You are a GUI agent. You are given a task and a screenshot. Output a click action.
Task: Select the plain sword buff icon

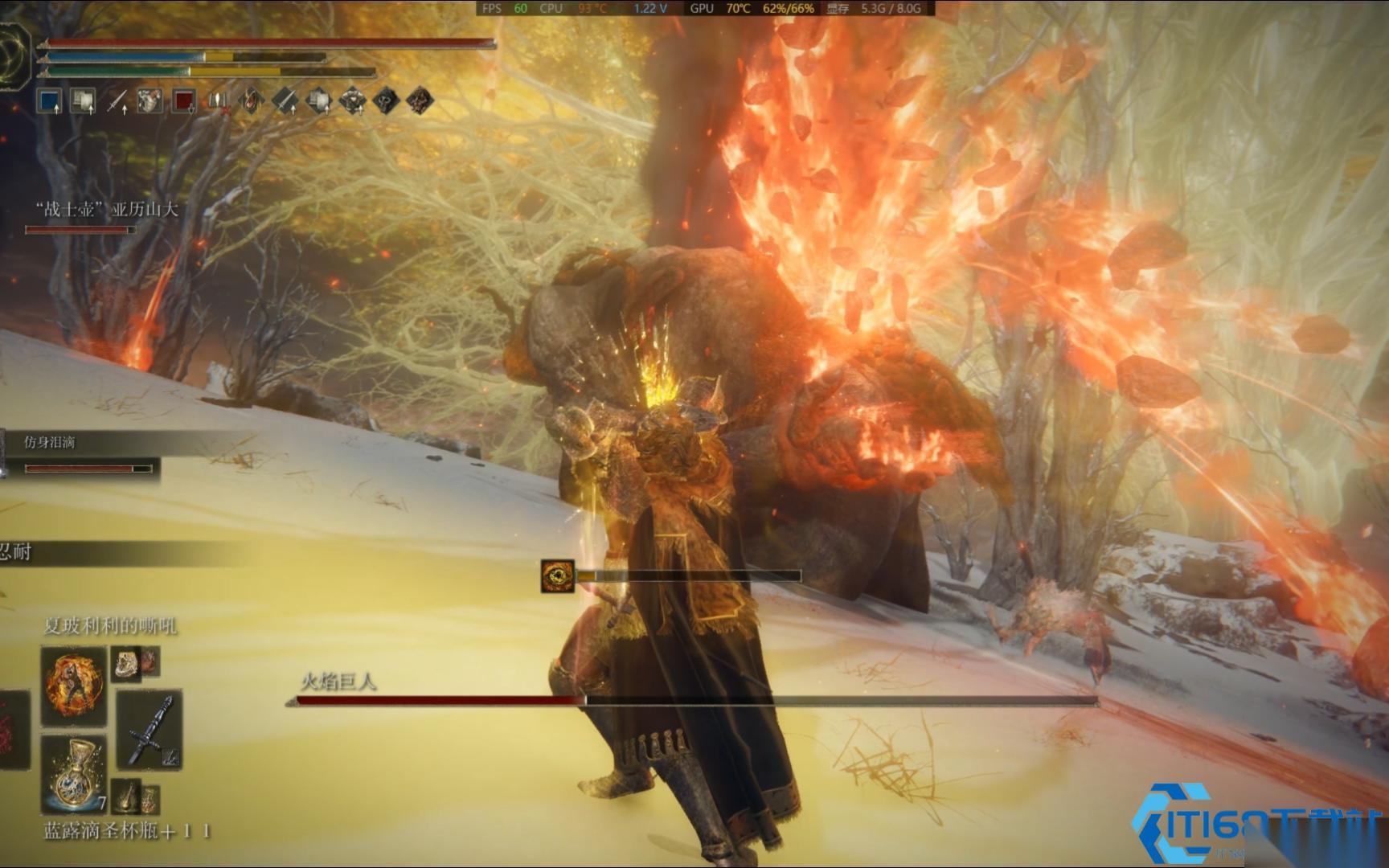coord(117,101)
